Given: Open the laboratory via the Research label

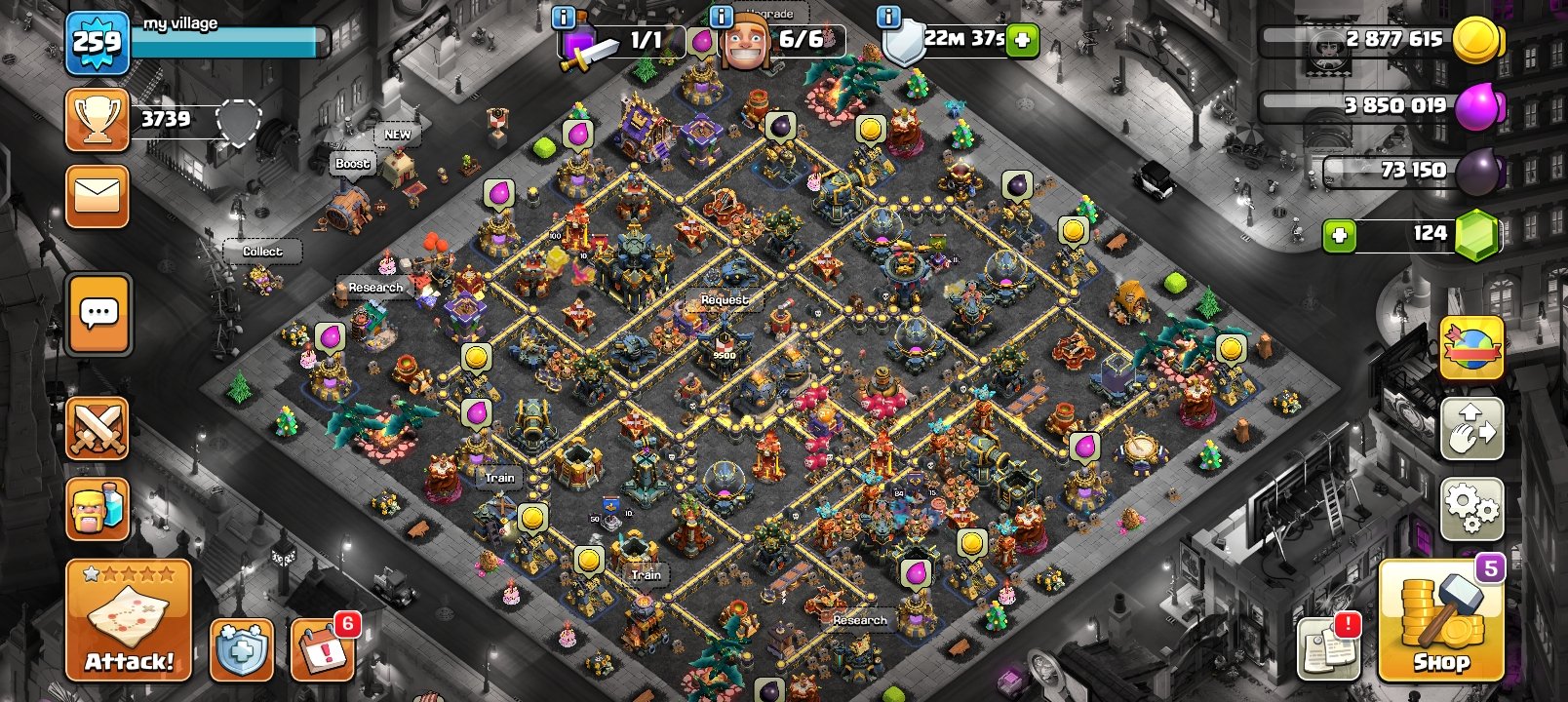Looking at the screenshot, I should [x=377, y=288].
